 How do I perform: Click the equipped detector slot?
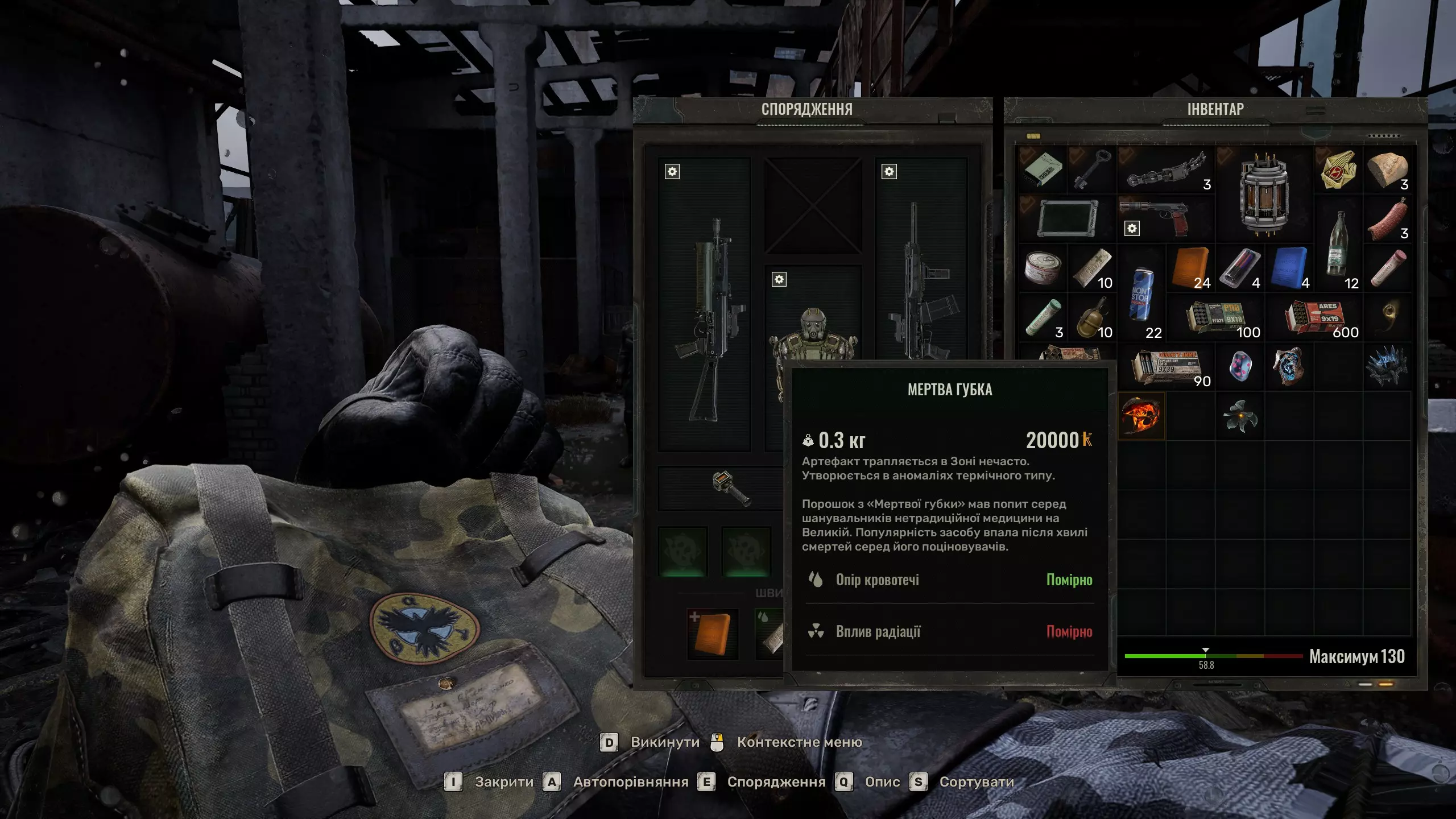(731, 488)
